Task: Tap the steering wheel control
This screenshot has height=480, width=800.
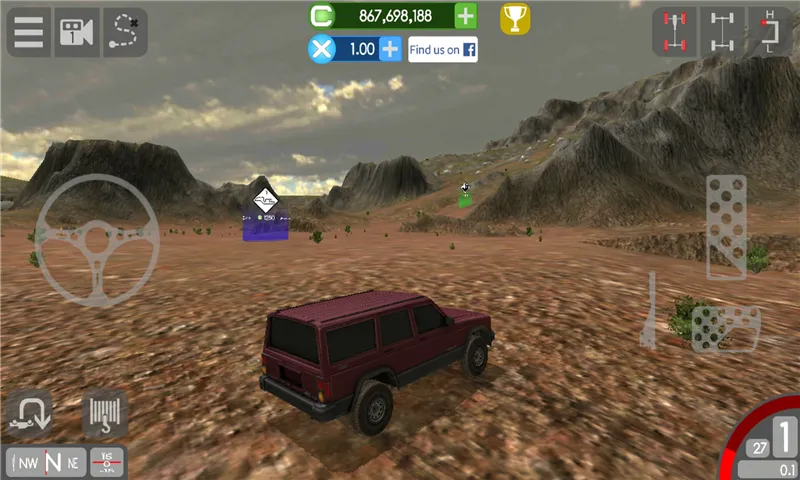Action: pos(97,240)
